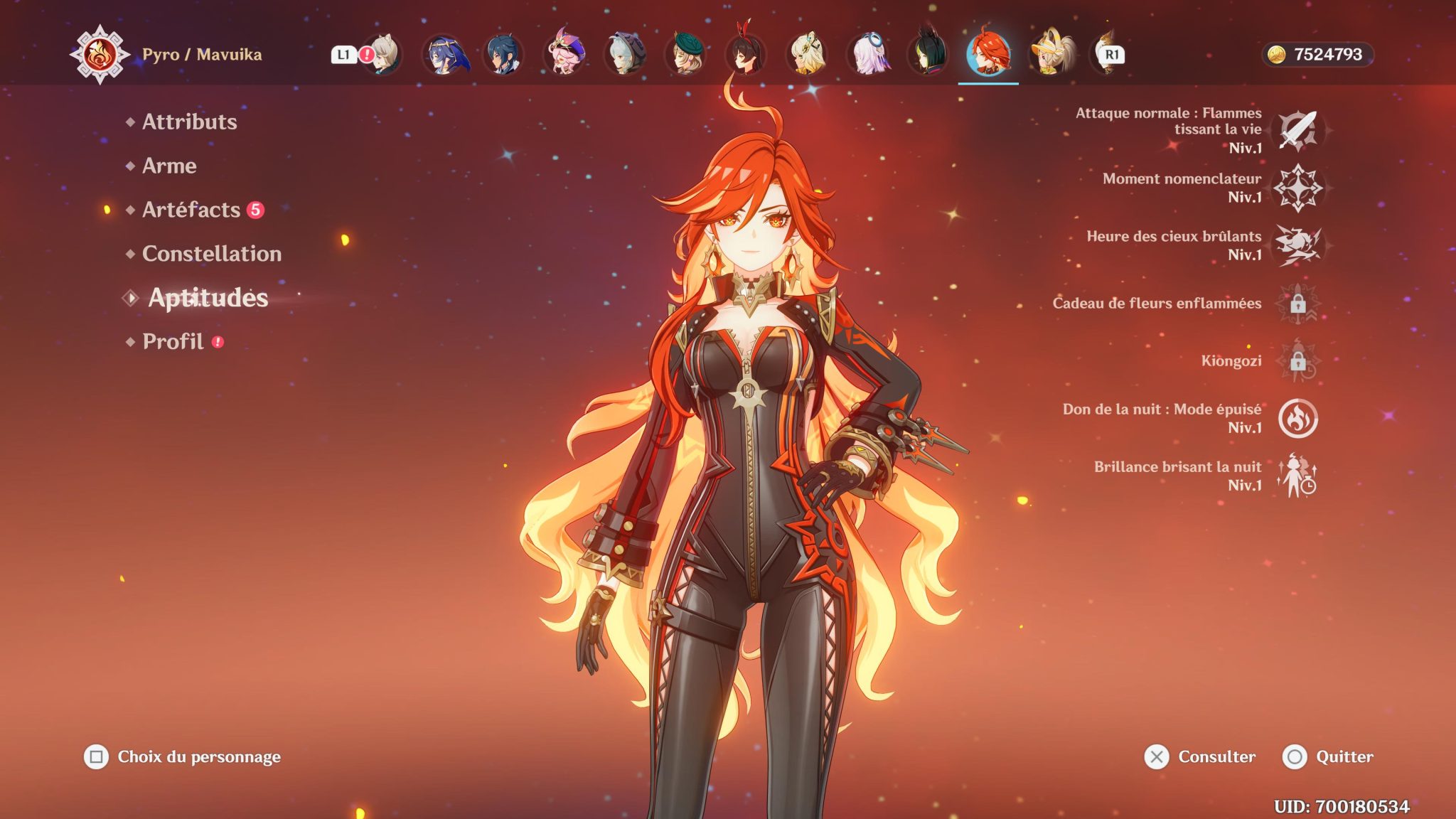Switch to the Attributs section
Screen dimensions: 1456x819
pyautogui.click(x=189, y=122)
